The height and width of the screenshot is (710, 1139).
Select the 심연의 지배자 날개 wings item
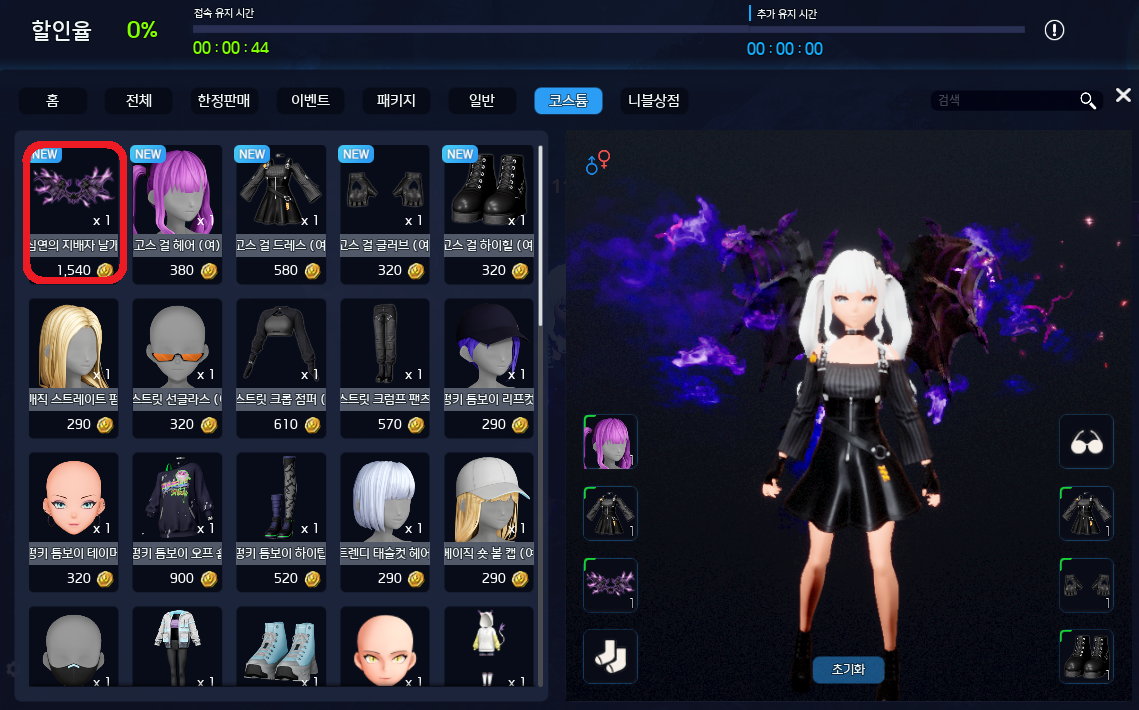coord(74,212)
